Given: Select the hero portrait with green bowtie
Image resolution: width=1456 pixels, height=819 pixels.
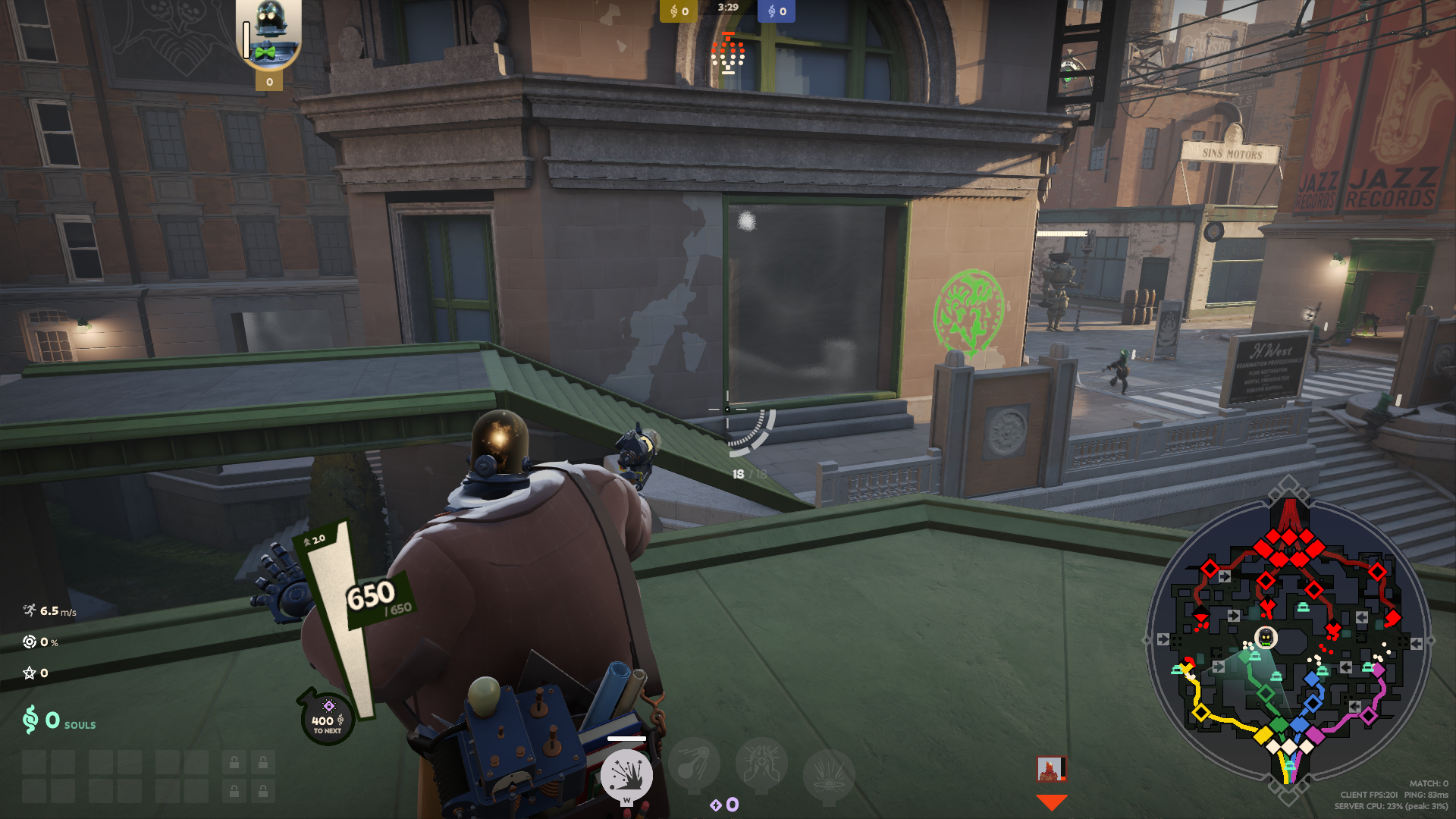Looking at the screenshot, I should point(268,35).
